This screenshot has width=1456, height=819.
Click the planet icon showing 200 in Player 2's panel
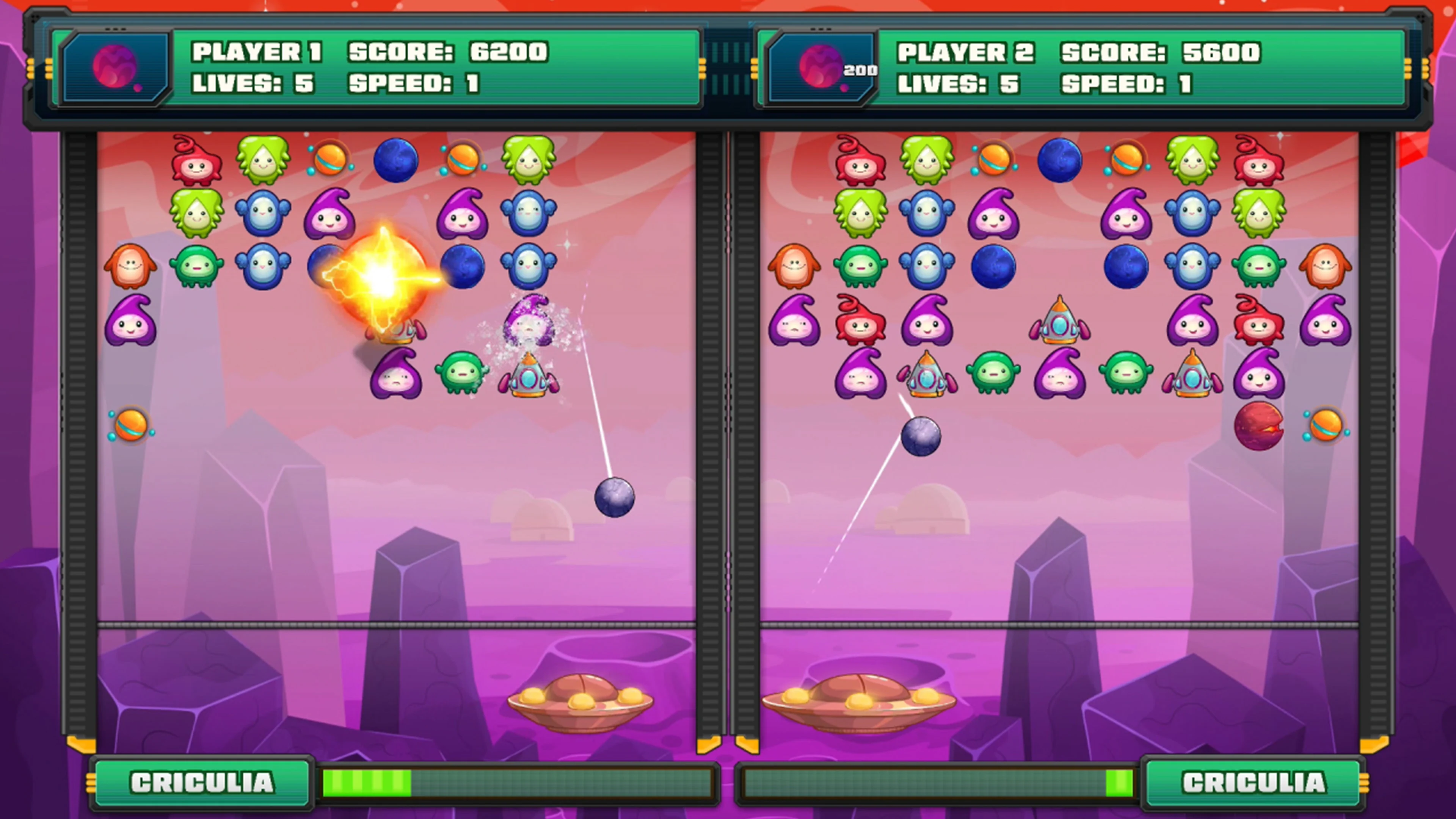(x=819, y=68)
